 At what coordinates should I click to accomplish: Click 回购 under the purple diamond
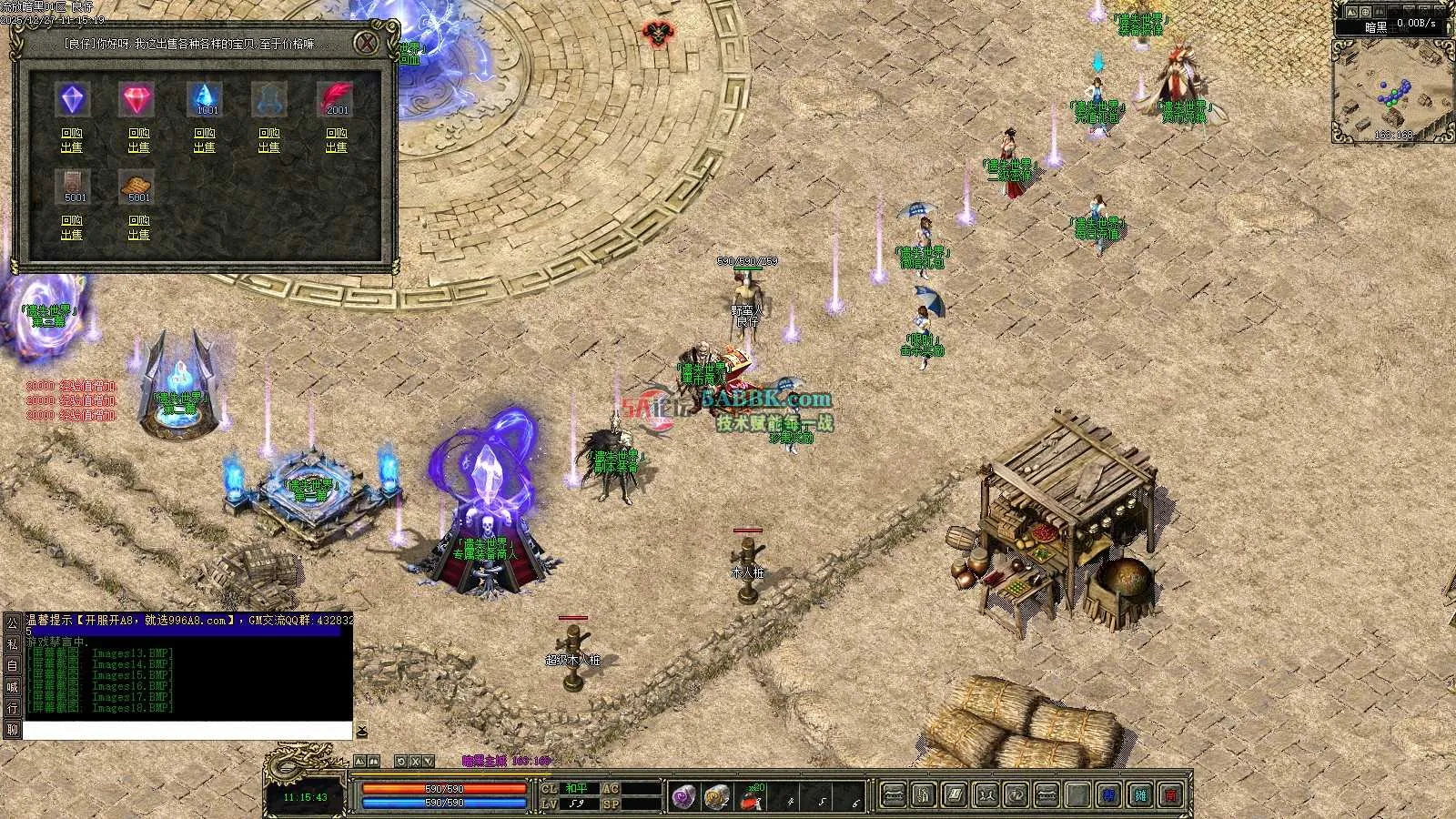coord(72,133)
